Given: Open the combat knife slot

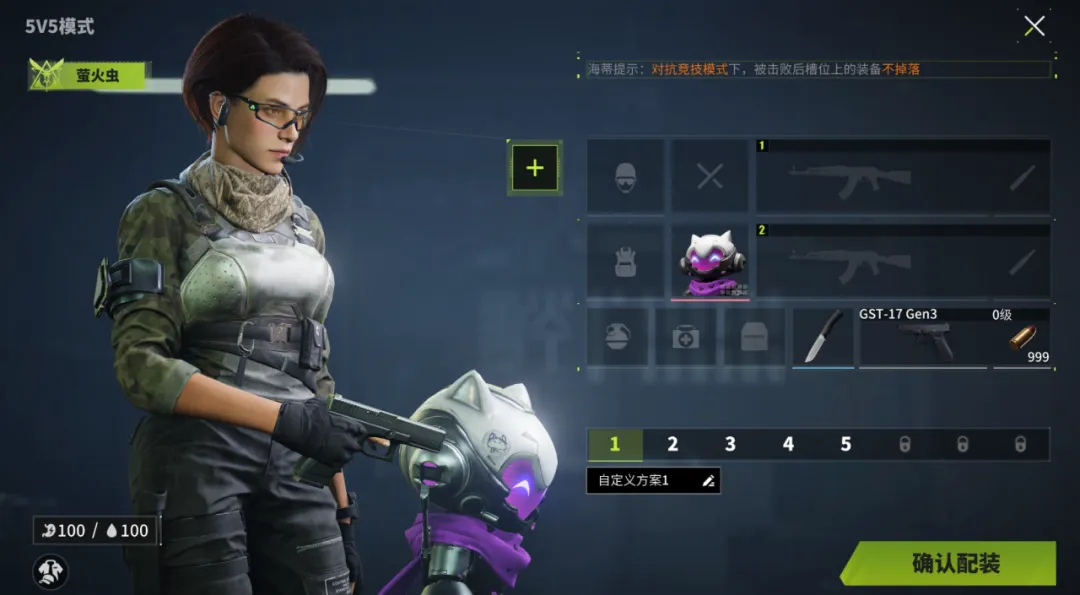Looking at the screenshot, I should 823,337.
